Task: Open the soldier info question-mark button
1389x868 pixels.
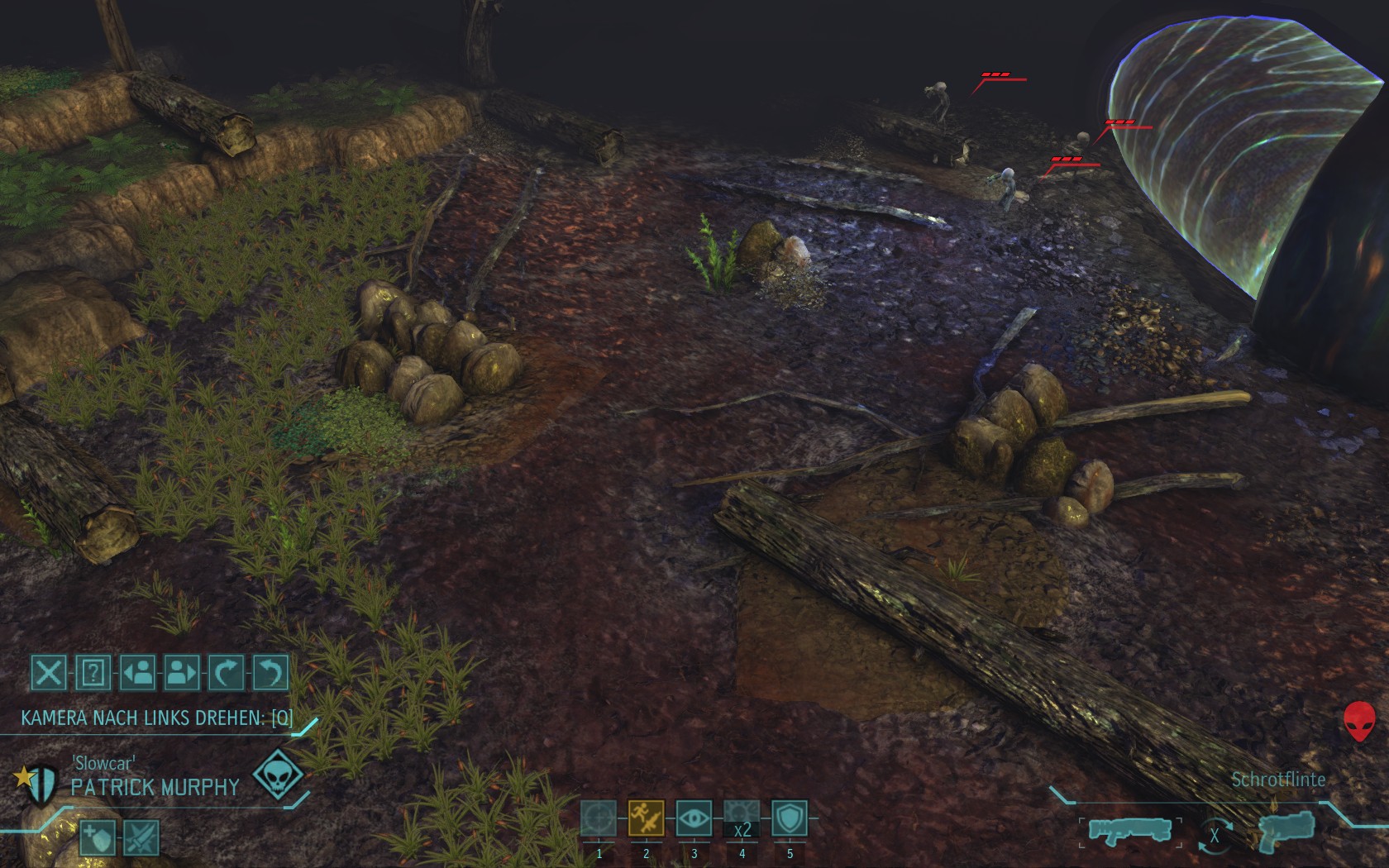Action: [x=93, y=673]
